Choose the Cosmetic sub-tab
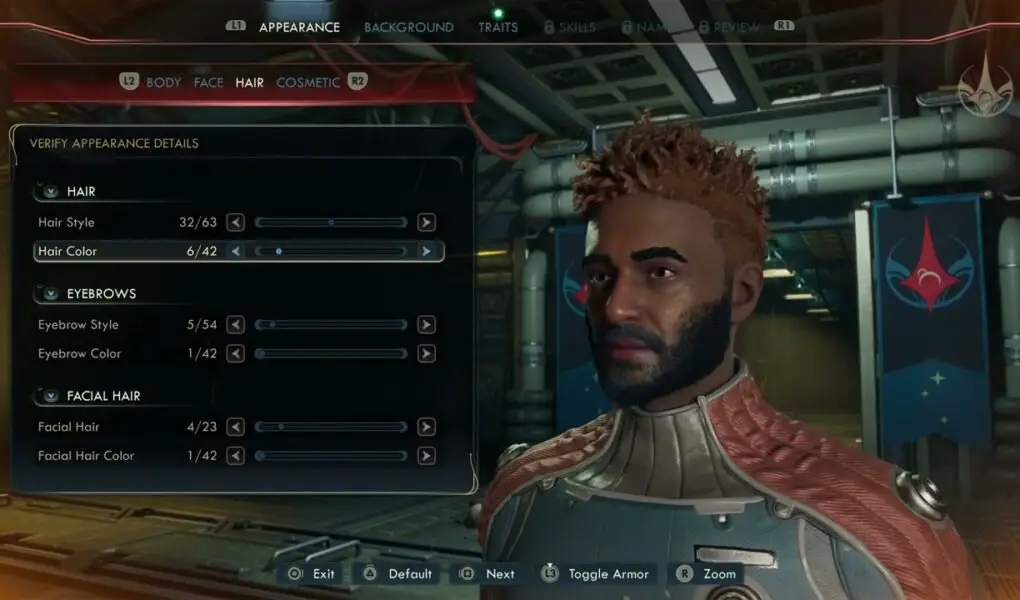 click(308, 82)
